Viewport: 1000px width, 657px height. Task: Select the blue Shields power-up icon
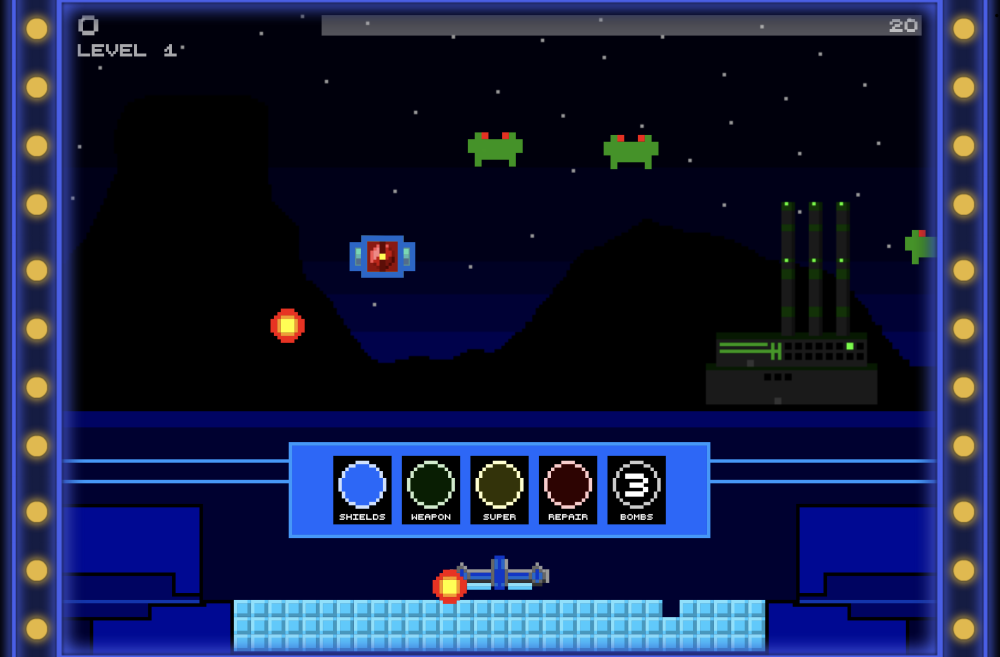coord(362,488)
